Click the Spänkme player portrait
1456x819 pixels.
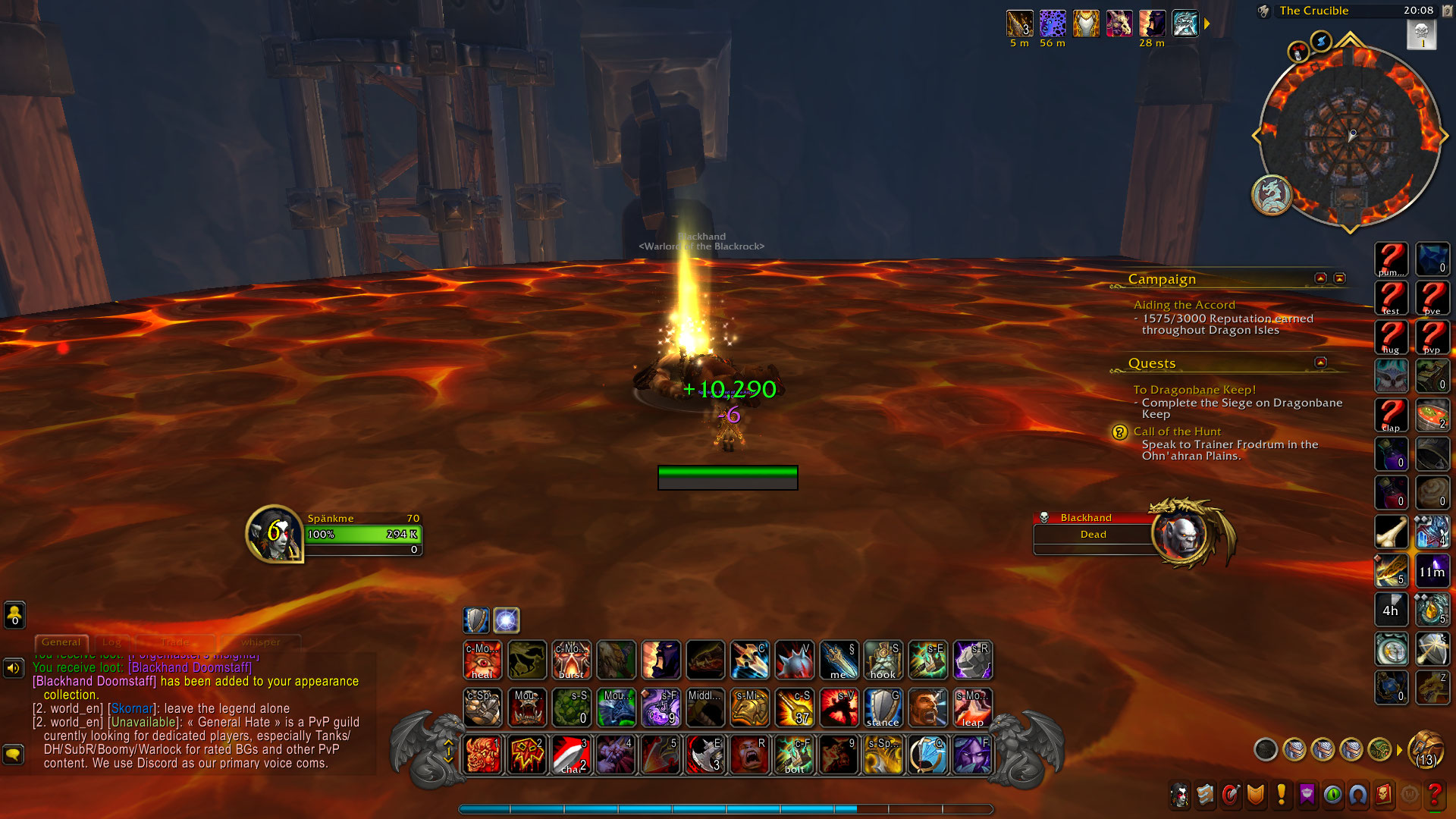274,534
